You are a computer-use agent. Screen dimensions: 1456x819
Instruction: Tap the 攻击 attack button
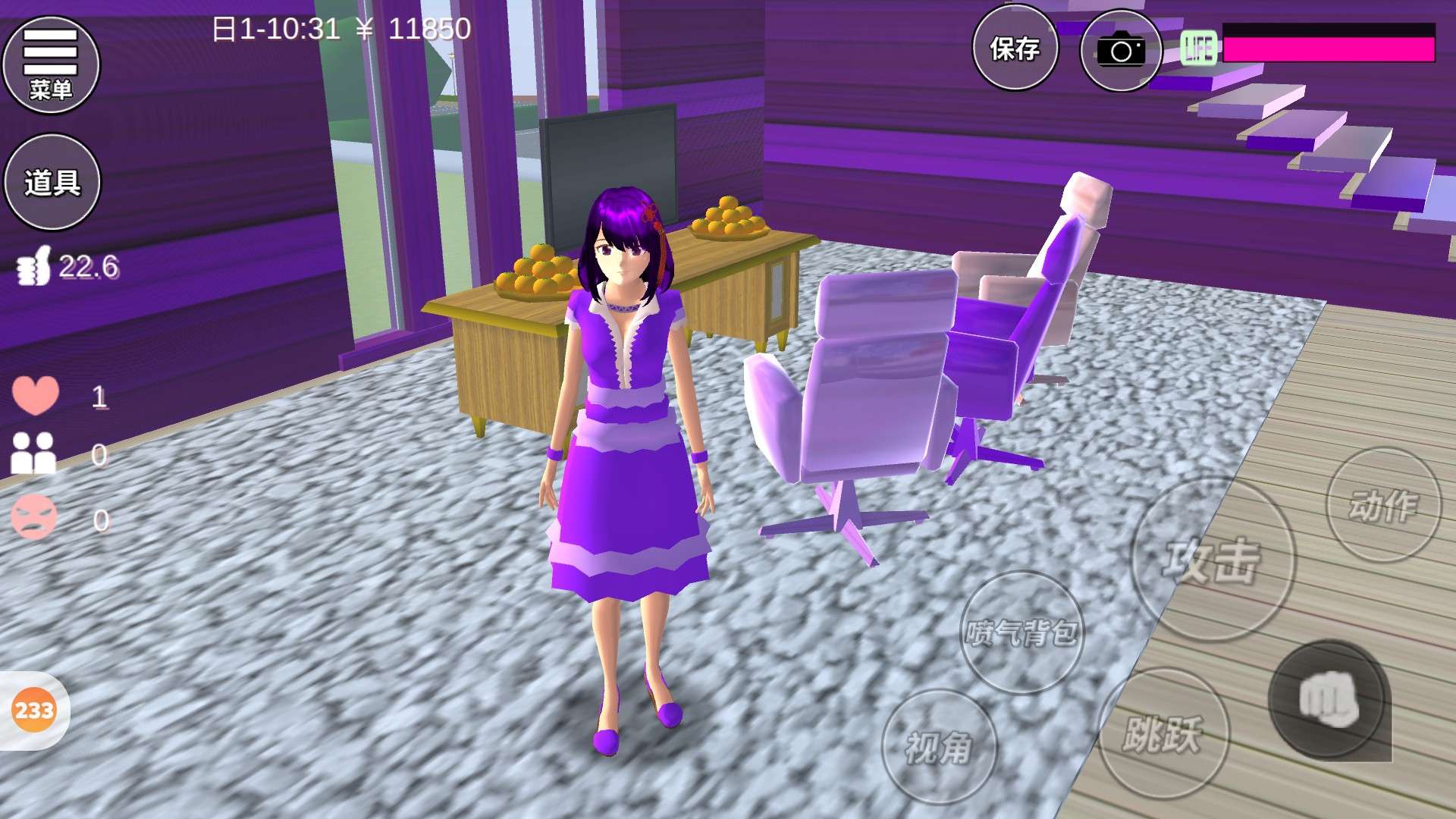tap(1212, 560)
